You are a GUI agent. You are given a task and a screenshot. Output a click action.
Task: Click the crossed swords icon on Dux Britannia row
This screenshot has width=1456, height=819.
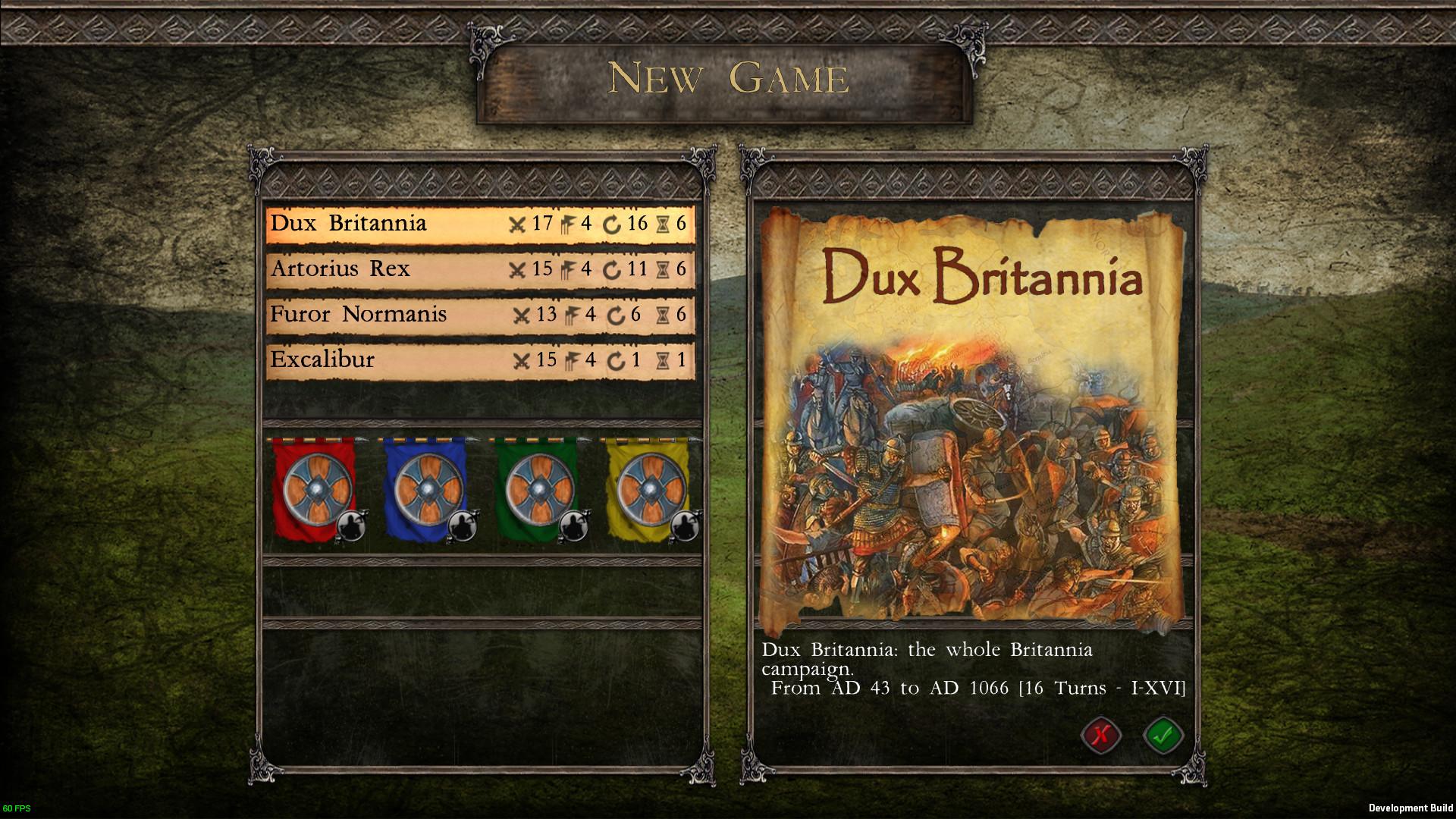(519, 224)
